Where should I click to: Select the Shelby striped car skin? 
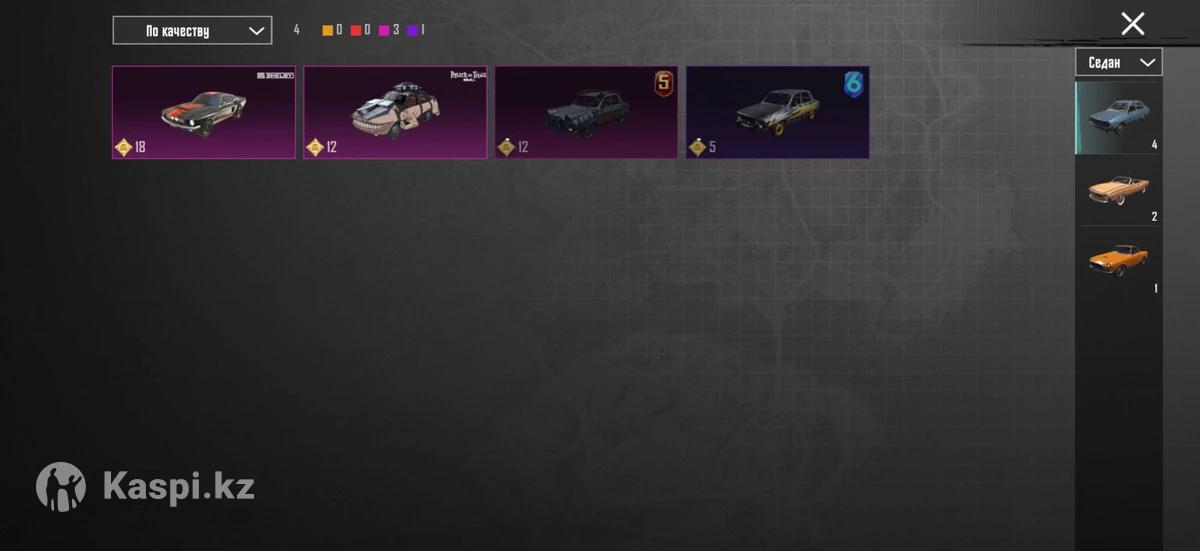coord(203,112)
